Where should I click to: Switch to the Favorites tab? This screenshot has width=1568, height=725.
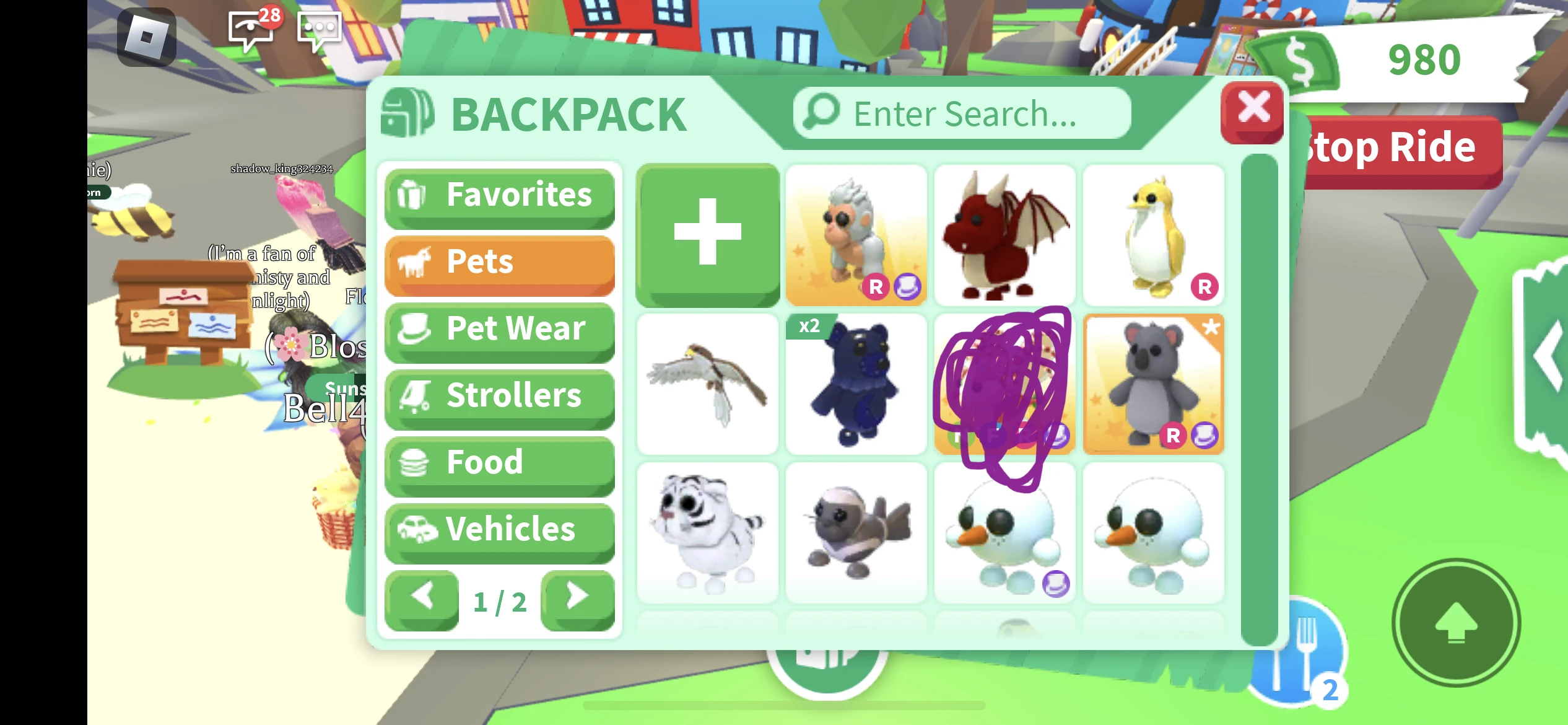click(x=499, y=195)
